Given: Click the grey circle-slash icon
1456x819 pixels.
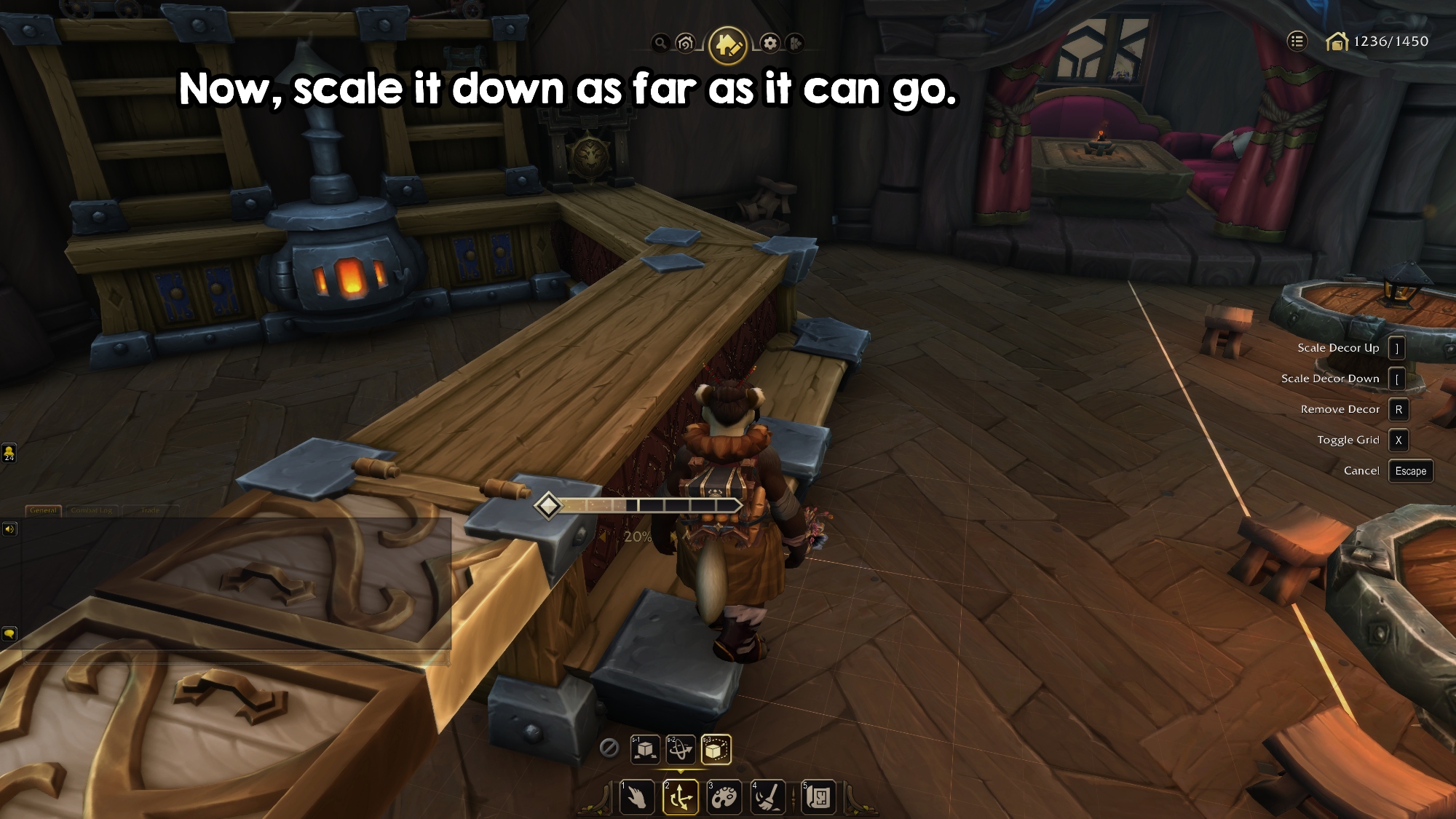Looking at the screenshot, I should coord(609,748).
